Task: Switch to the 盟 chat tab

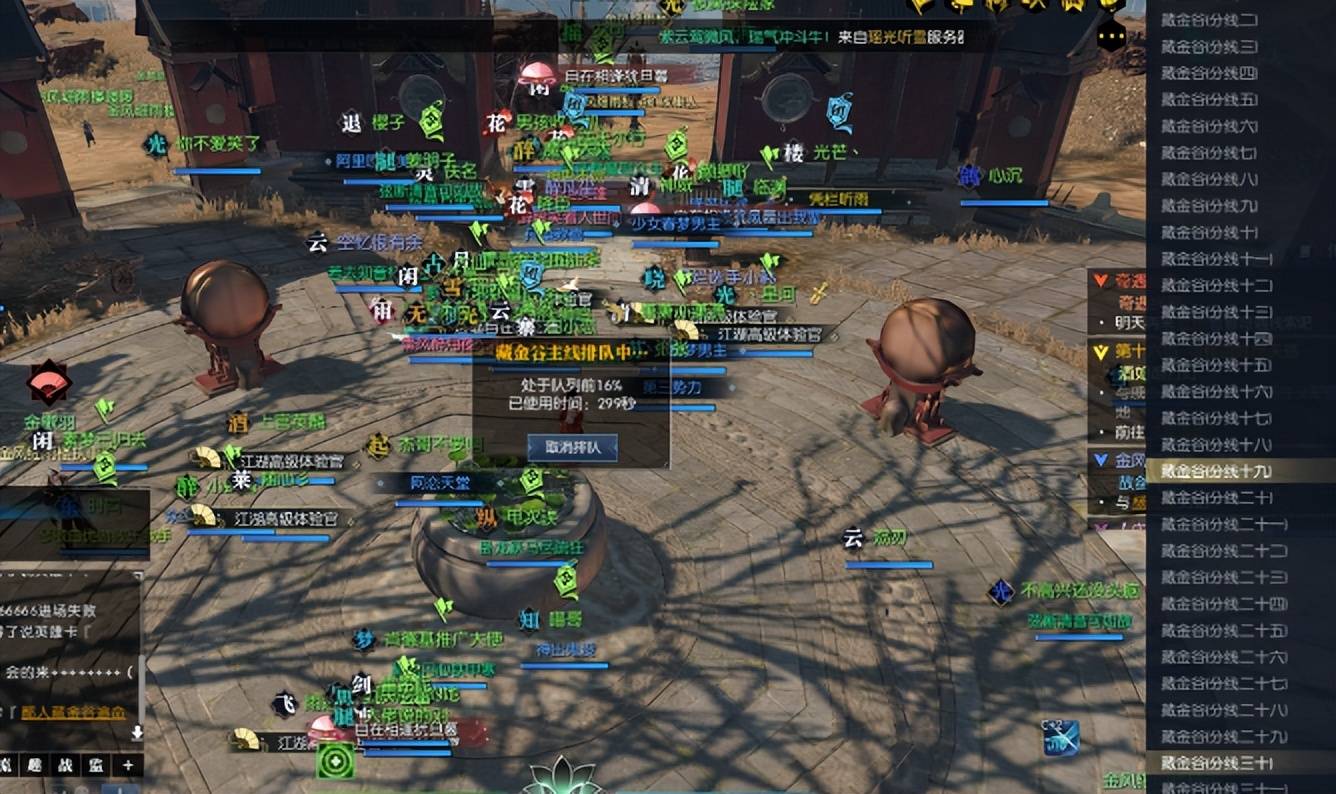Action: pos(94,766)
